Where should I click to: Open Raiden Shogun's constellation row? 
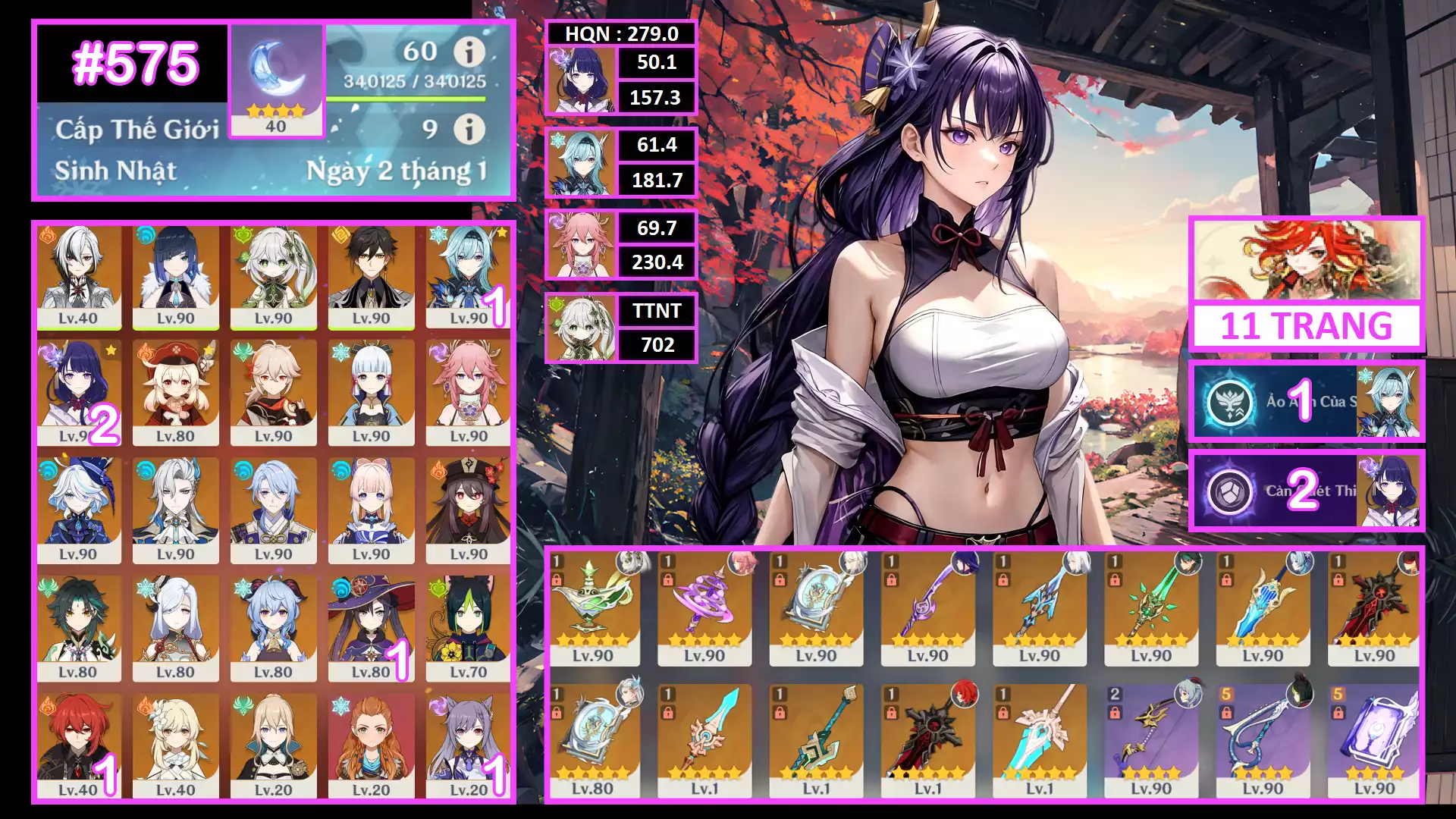(1306, 491)
